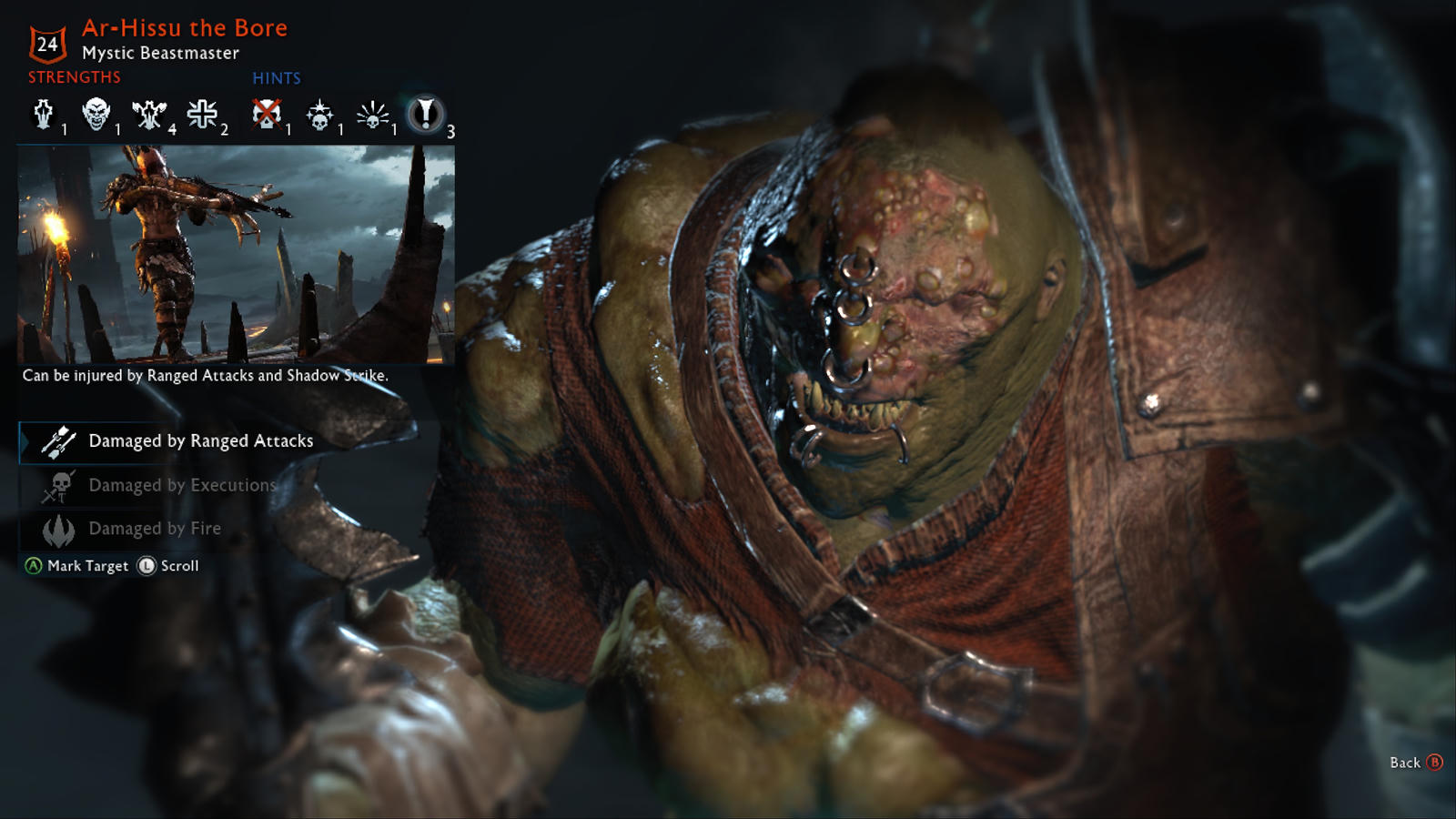1456x819 pixels.
Task: Select the Damaged by Ranged Attacks entry
Action: [200, 441]
